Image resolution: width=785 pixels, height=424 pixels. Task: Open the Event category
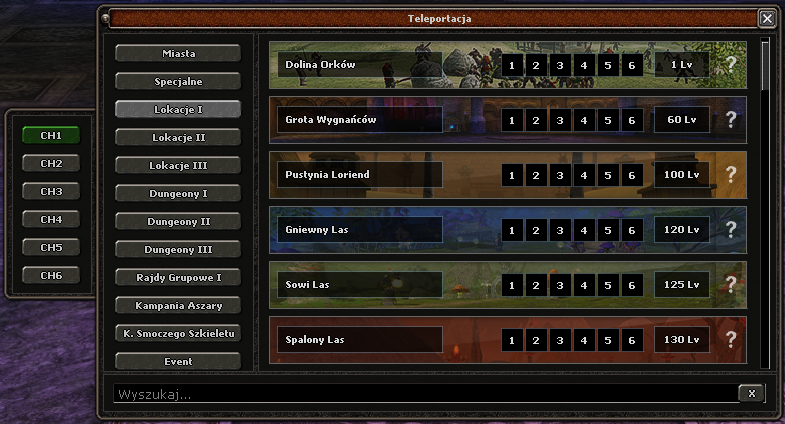click(178, 361)
